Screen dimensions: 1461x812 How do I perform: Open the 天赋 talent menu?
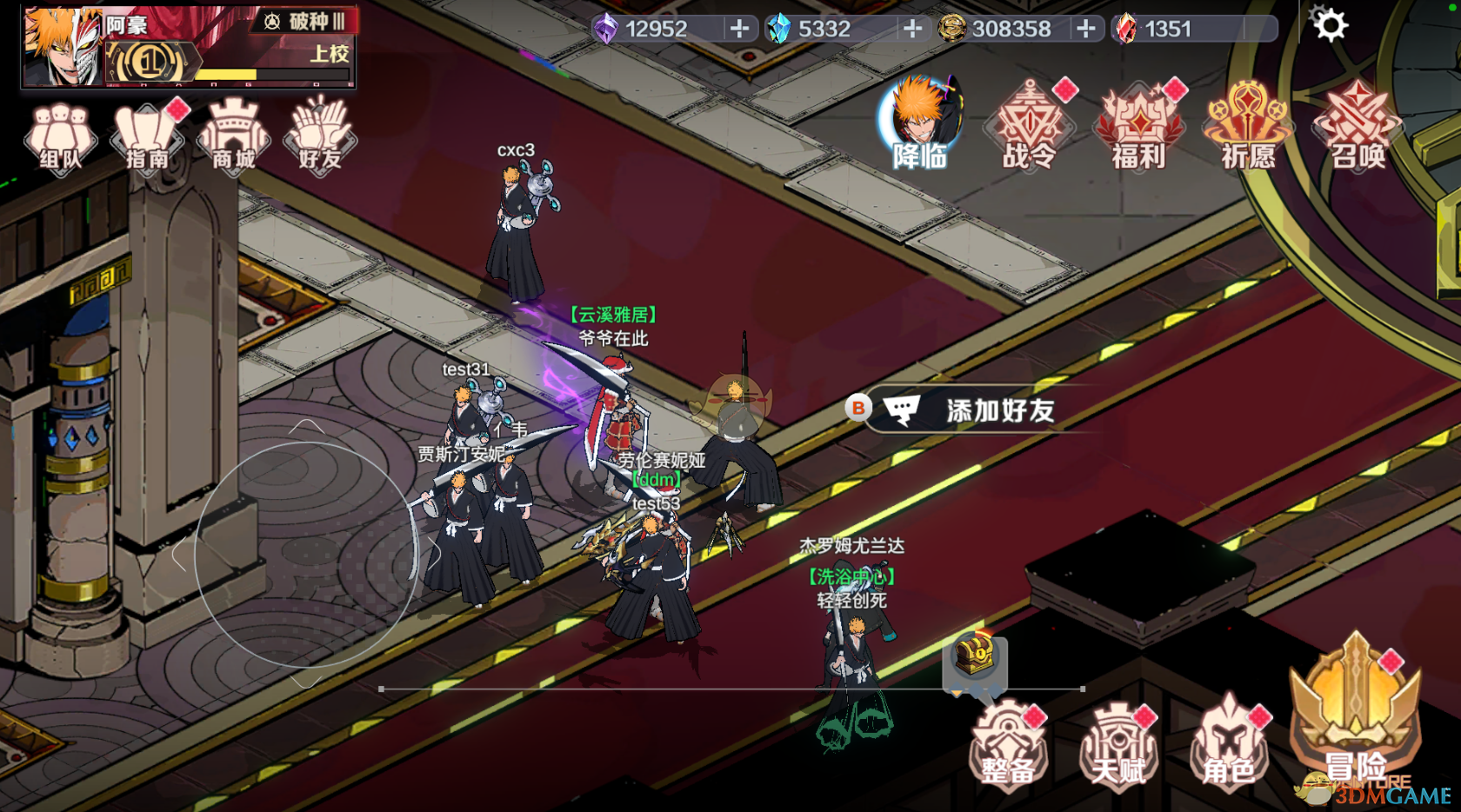tap(1118, 745)
